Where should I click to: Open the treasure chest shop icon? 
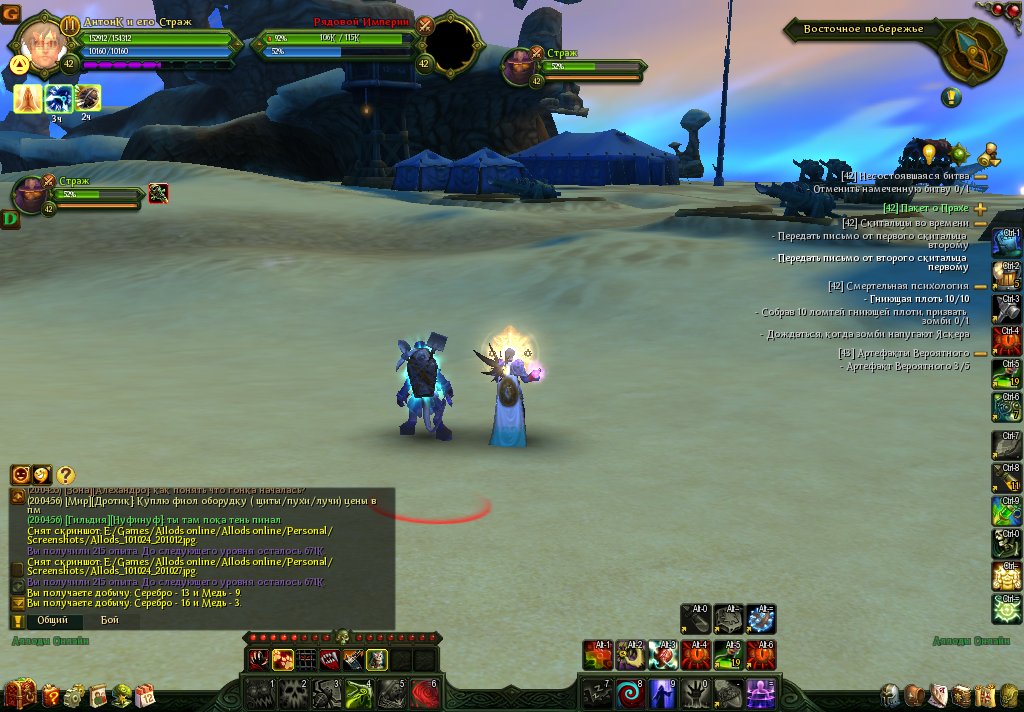click(20, 693)
